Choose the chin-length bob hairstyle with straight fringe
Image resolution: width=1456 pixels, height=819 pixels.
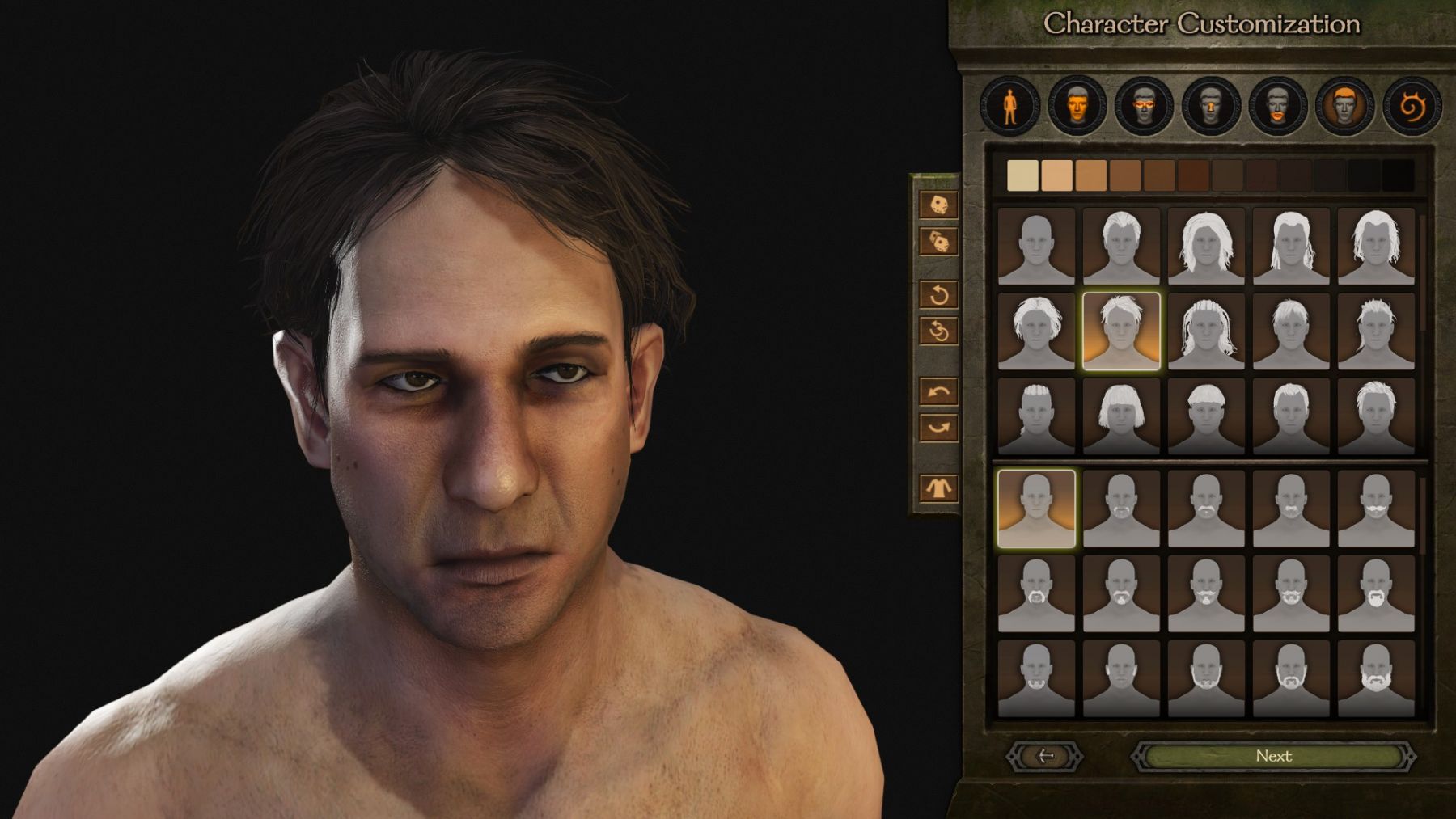click(x=1121, y=416)
